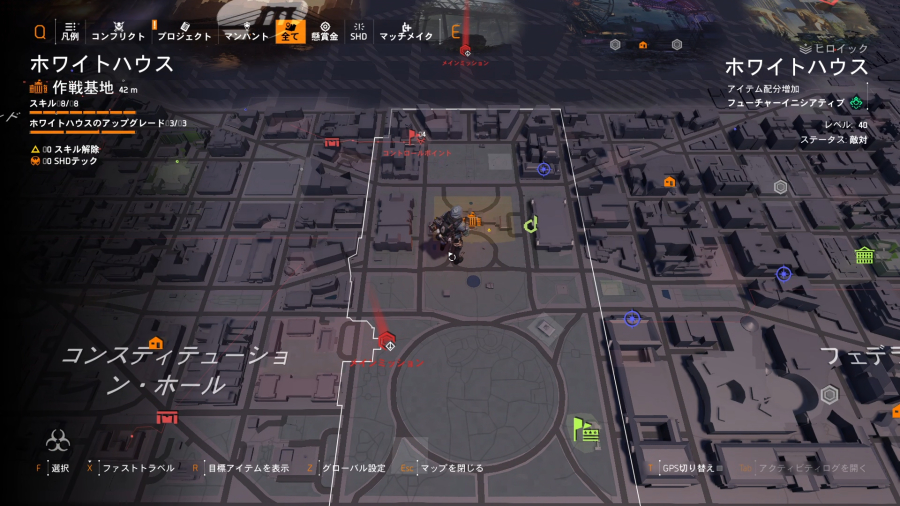The width and height of the screenshot is (900, 506).
Task: Choose the 全て map filter tab
Action: click(x=290, y=30)
